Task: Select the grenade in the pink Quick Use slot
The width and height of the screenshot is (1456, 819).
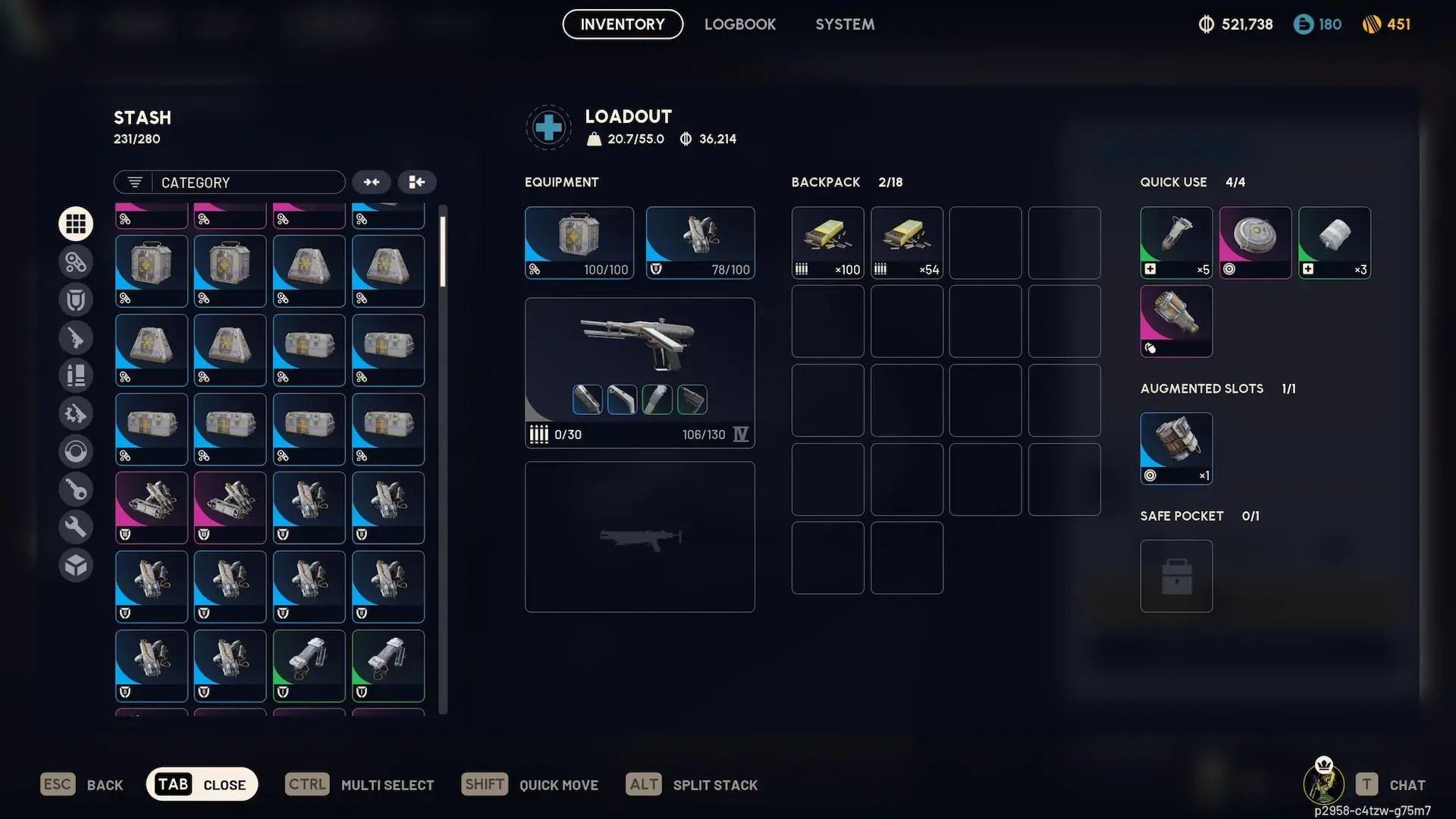Action: point(1255,241)
